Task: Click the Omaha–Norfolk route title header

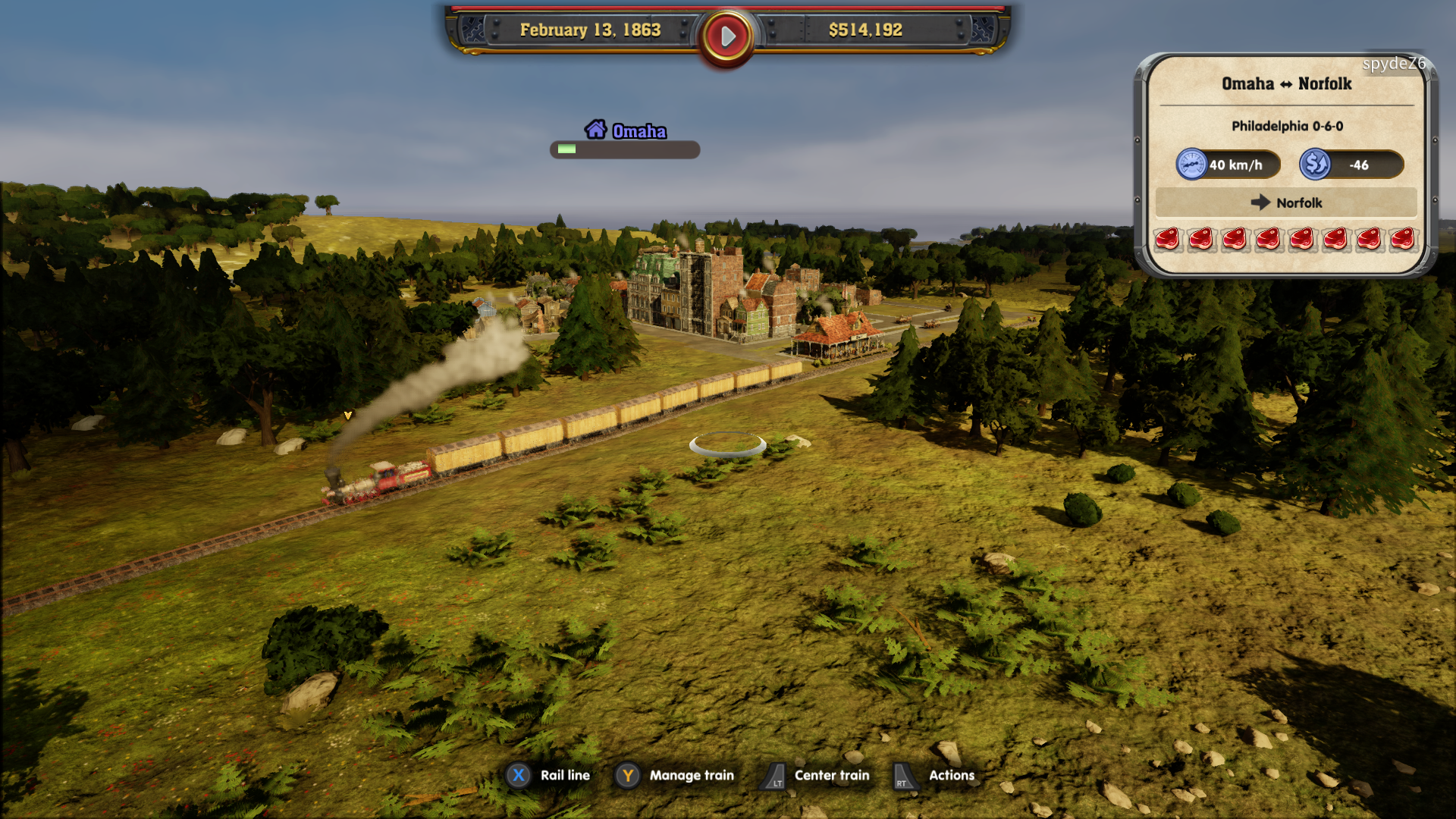Action: [x=1285, y=84]
